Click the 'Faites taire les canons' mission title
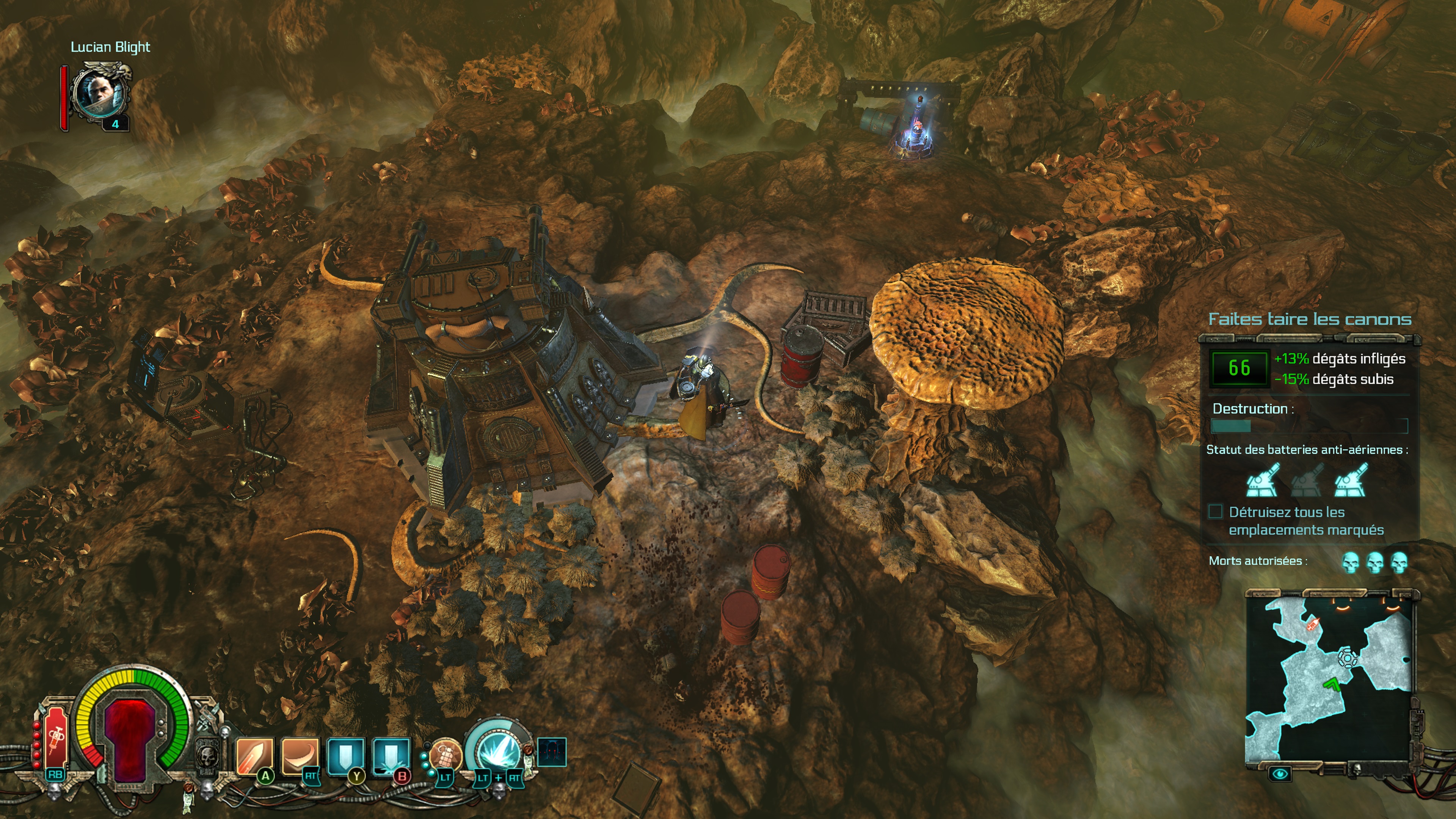 (x=1310, y=319)
